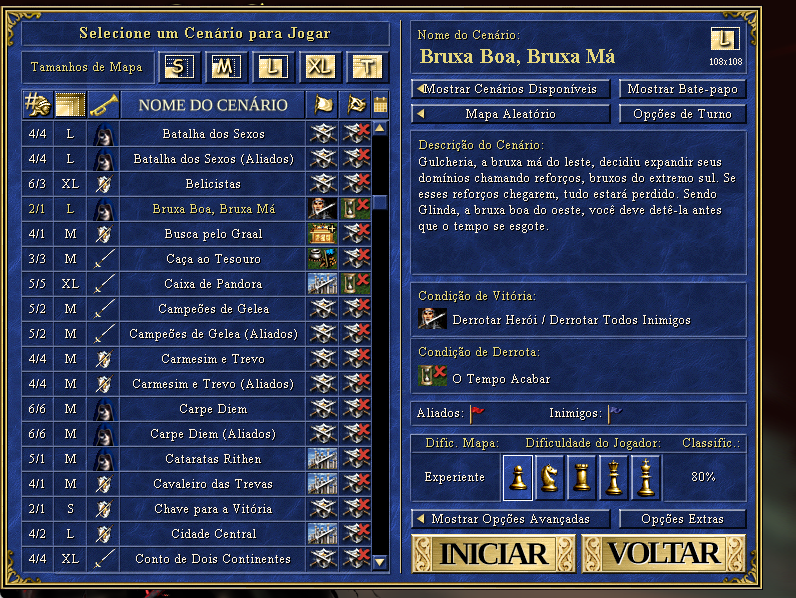Choose Mapa Aleatório option

[511, 114]
